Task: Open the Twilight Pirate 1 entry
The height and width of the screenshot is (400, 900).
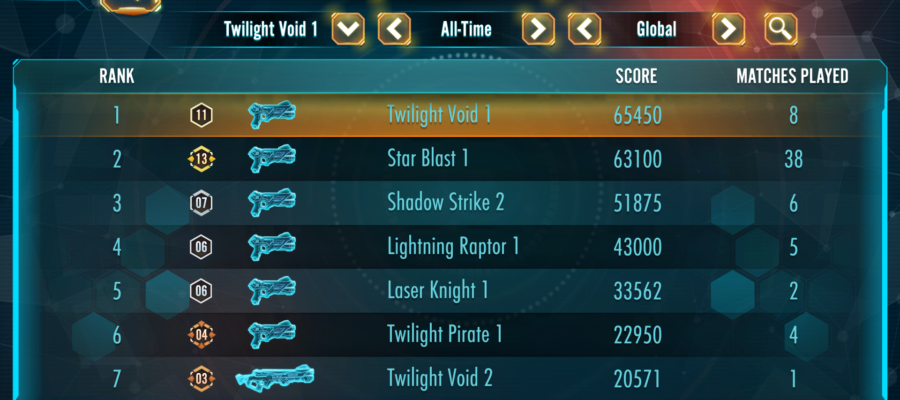Action: tap(450, 334)
